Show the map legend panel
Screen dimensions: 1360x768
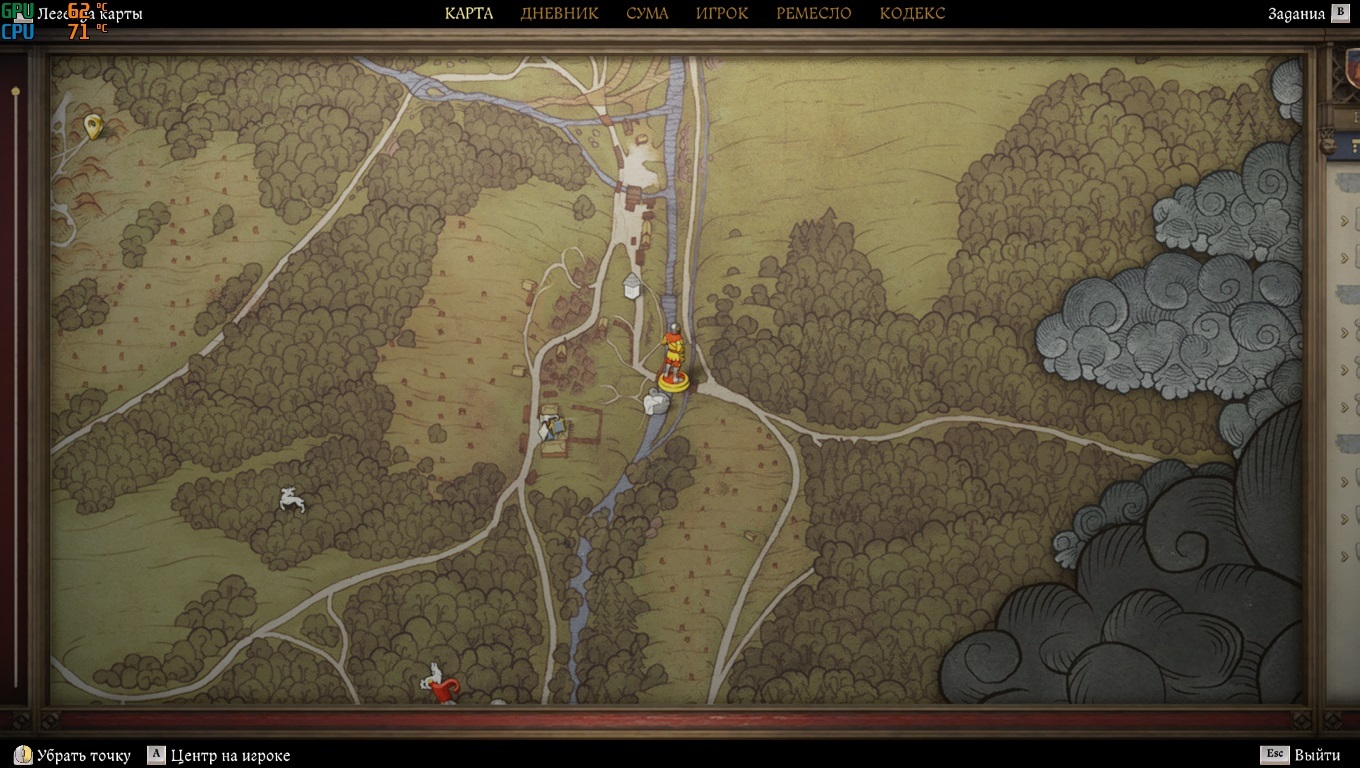(x=90, y=14)
